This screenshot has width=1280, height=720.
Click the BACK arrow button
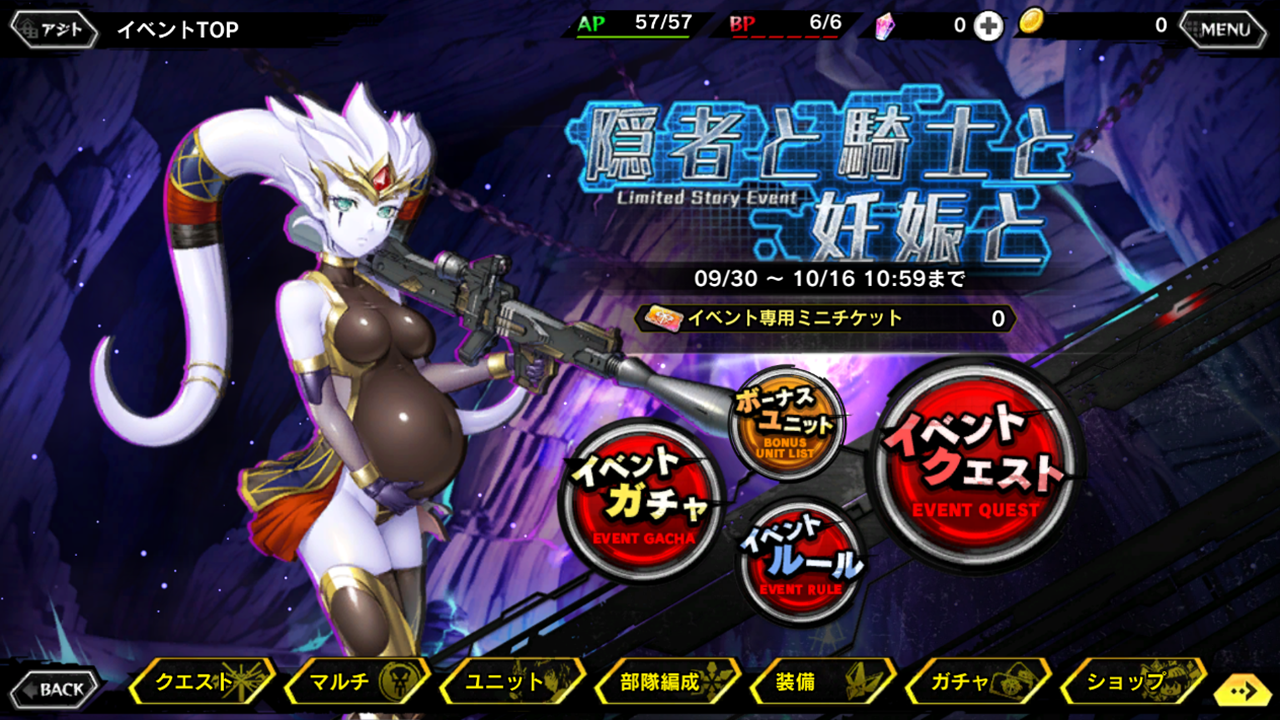(60, 688)
